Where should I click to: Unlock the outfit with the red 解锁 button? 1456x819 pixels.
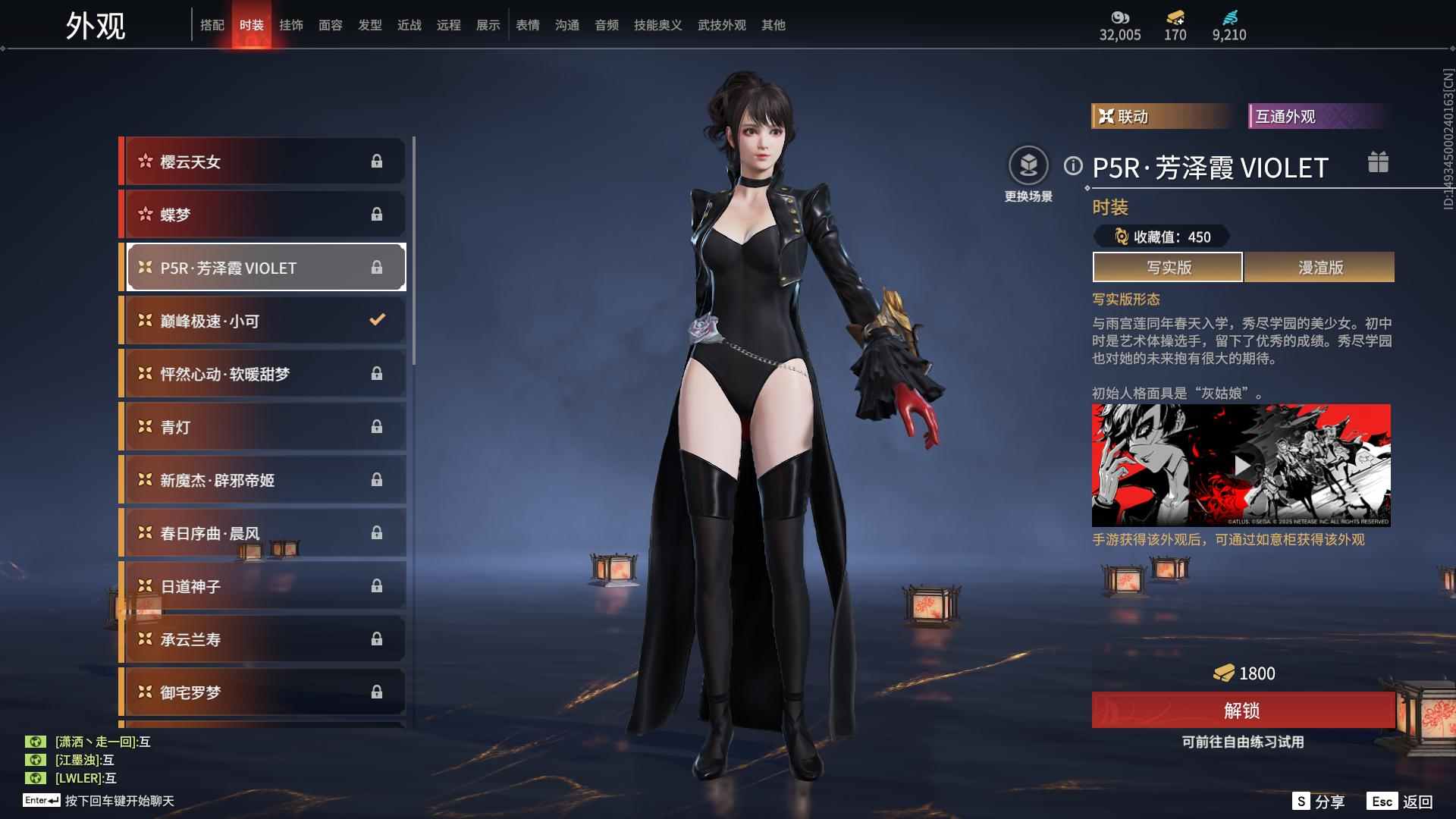click(x=1242, y=711)
